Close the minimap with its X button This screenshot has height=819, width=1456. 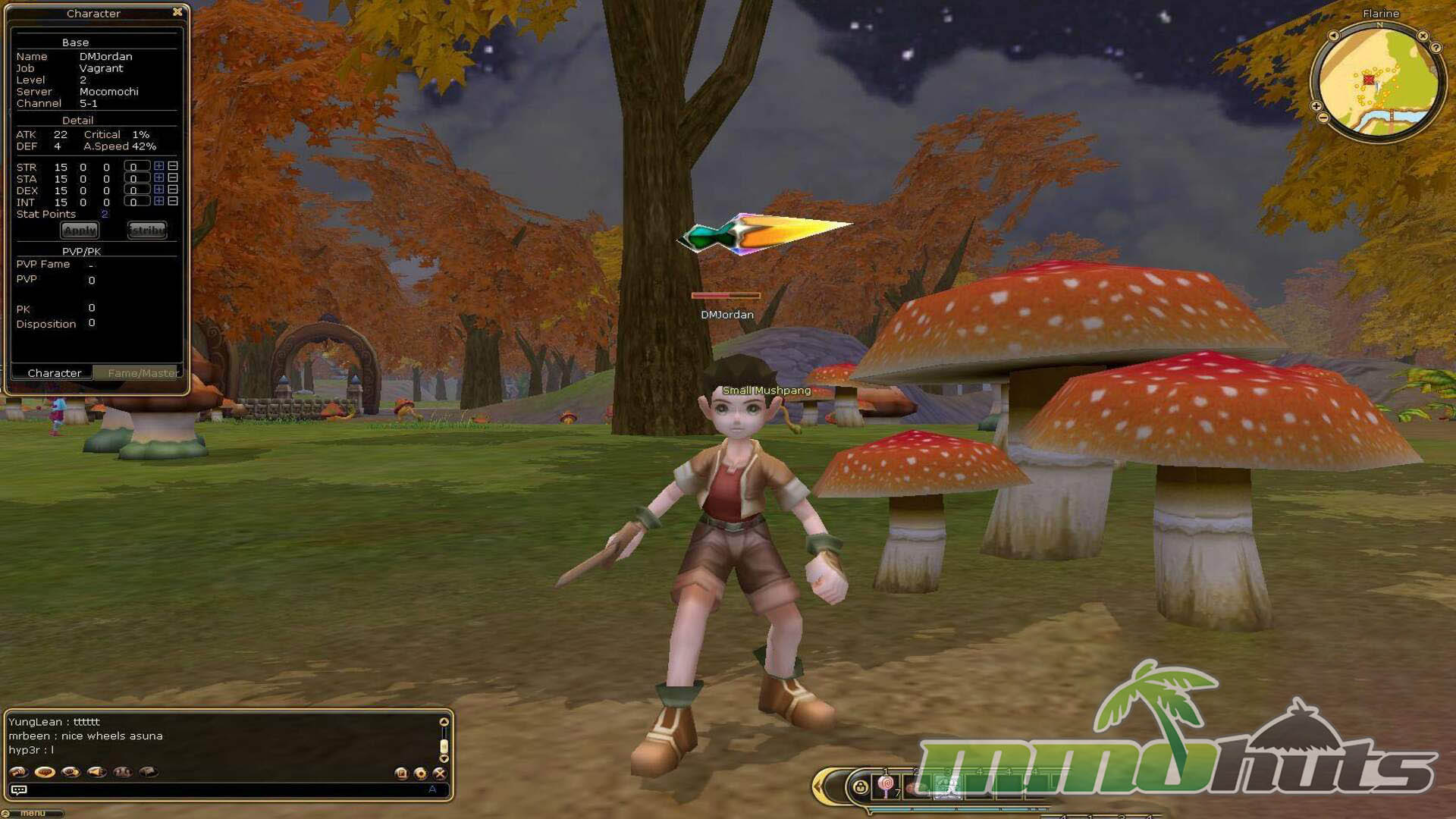(1423, 36)
